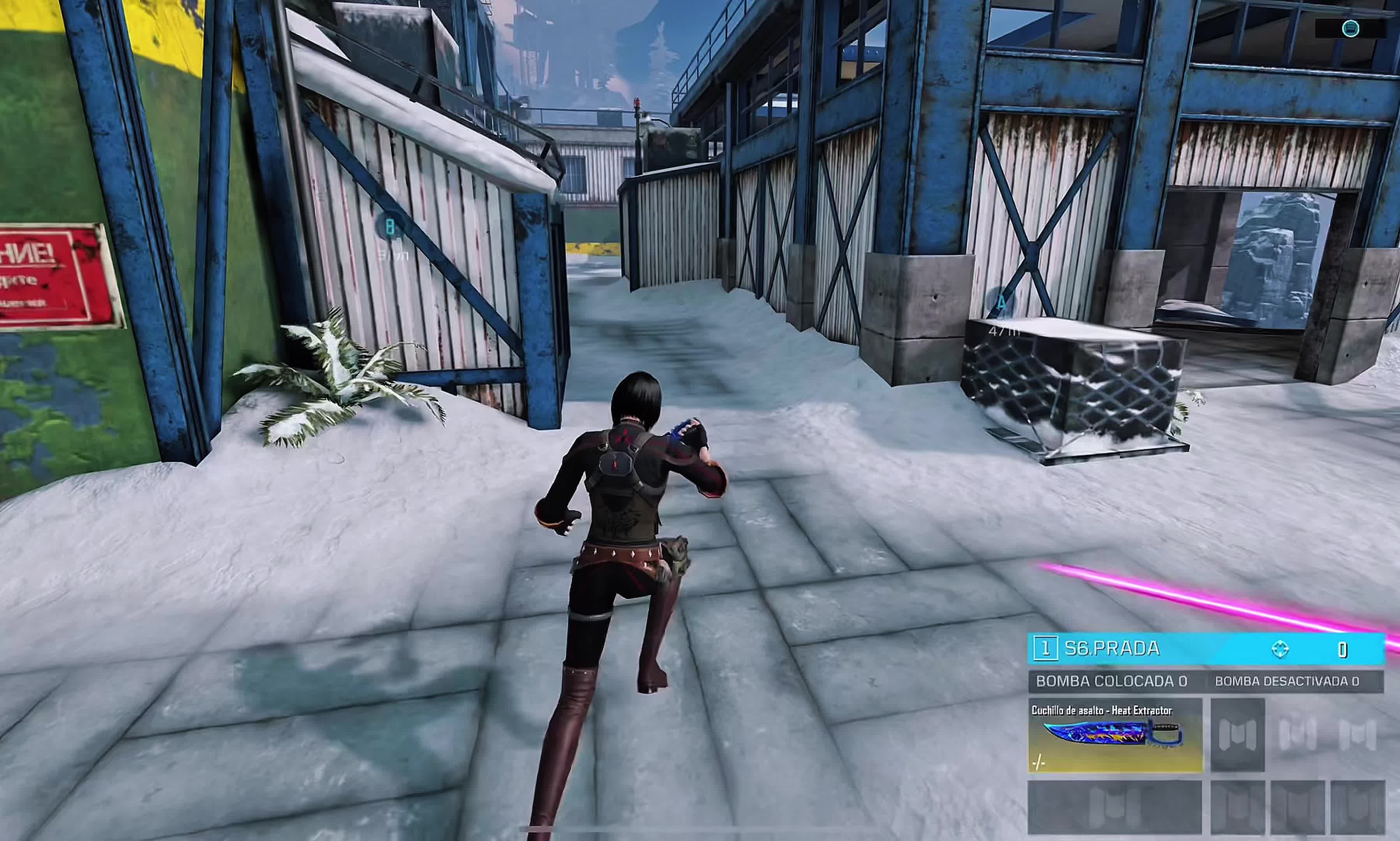This screenshot has width=1400, height=841.
Task: Open the round teal icon in the top corner
Action: (1350, 29)
